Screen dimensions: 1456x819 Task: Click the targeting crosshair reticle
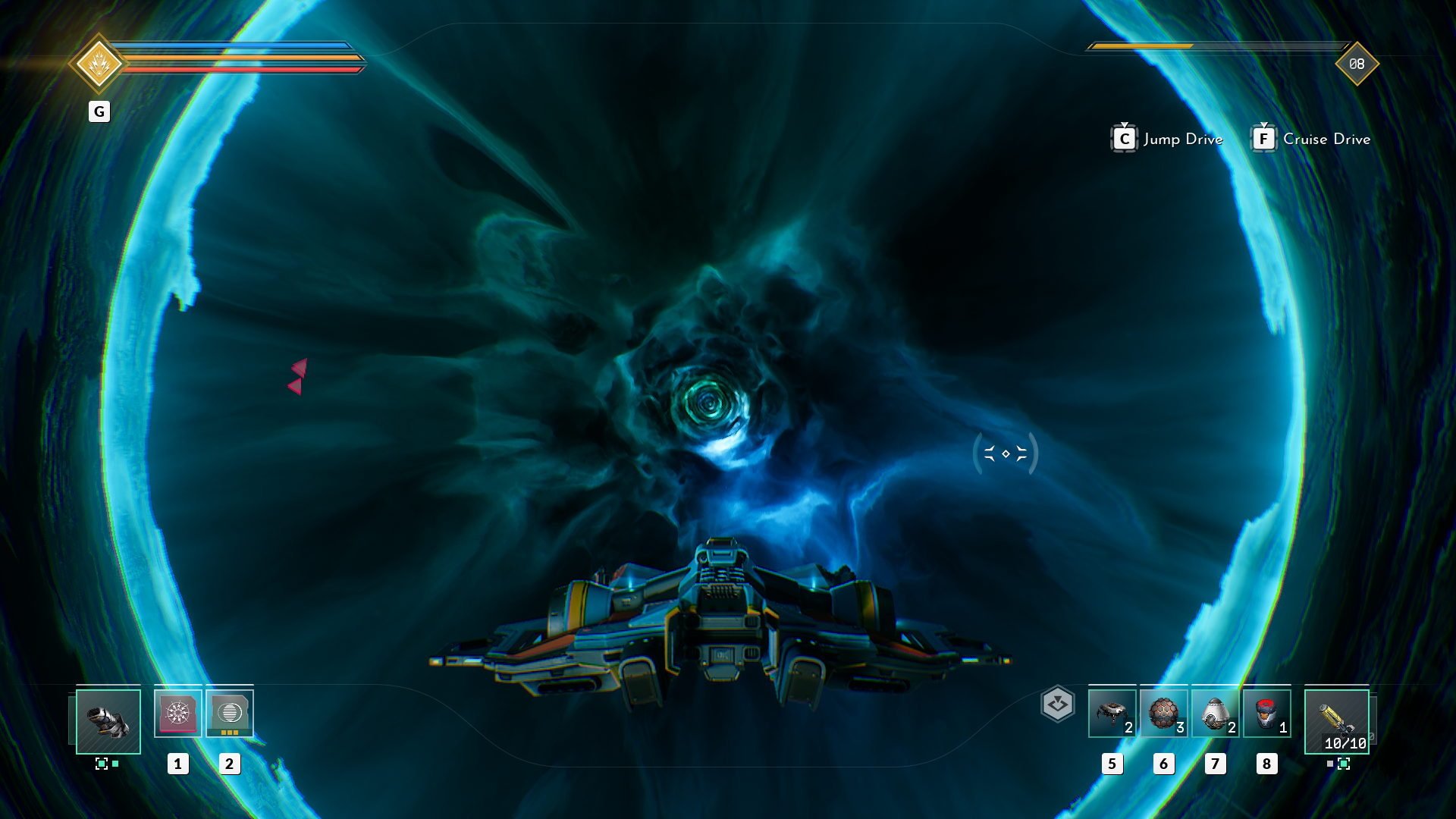click(x=1005, y=453)
